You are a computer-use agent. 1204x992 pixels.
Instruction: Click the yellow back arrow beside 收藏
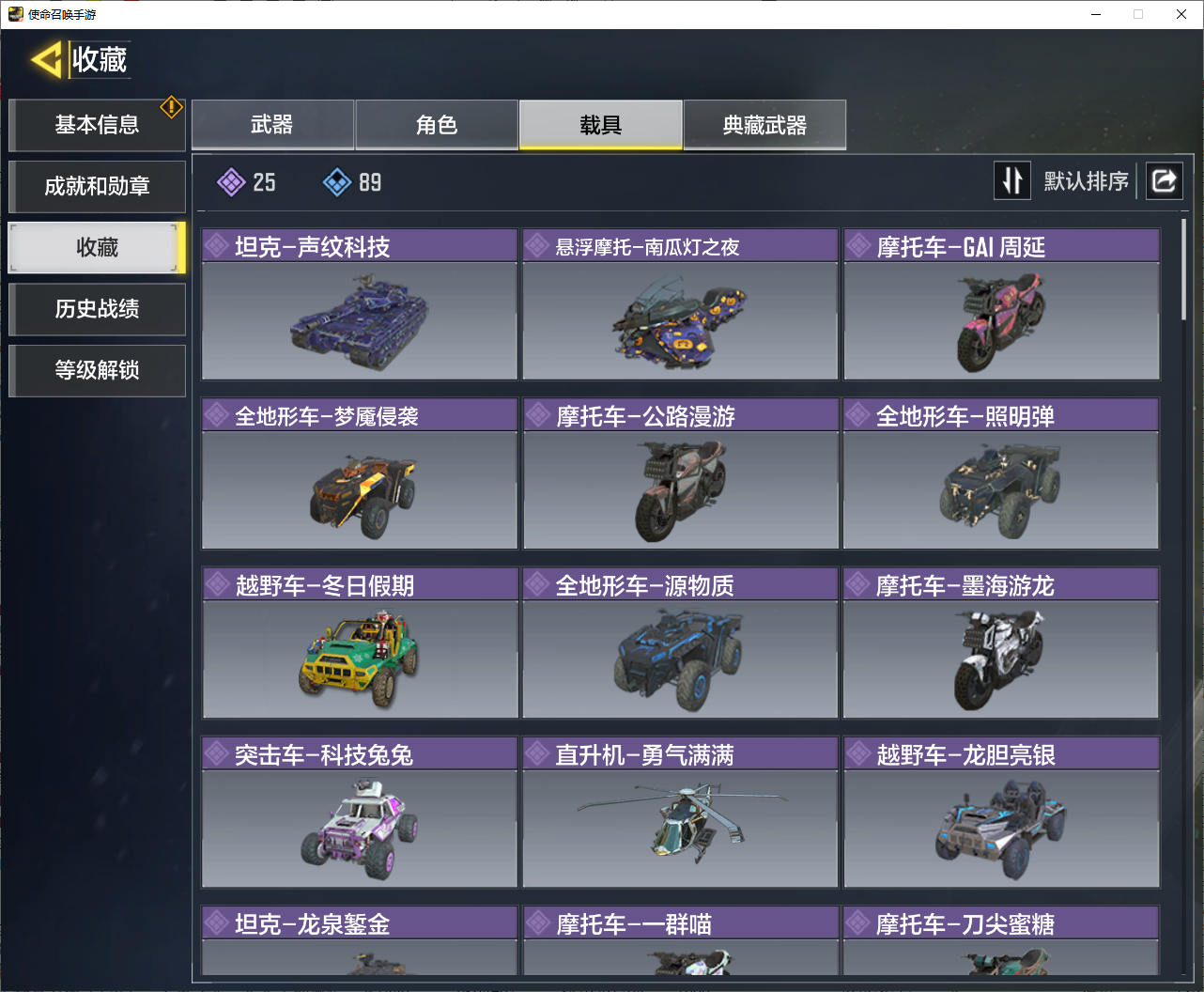coord(46,60)
